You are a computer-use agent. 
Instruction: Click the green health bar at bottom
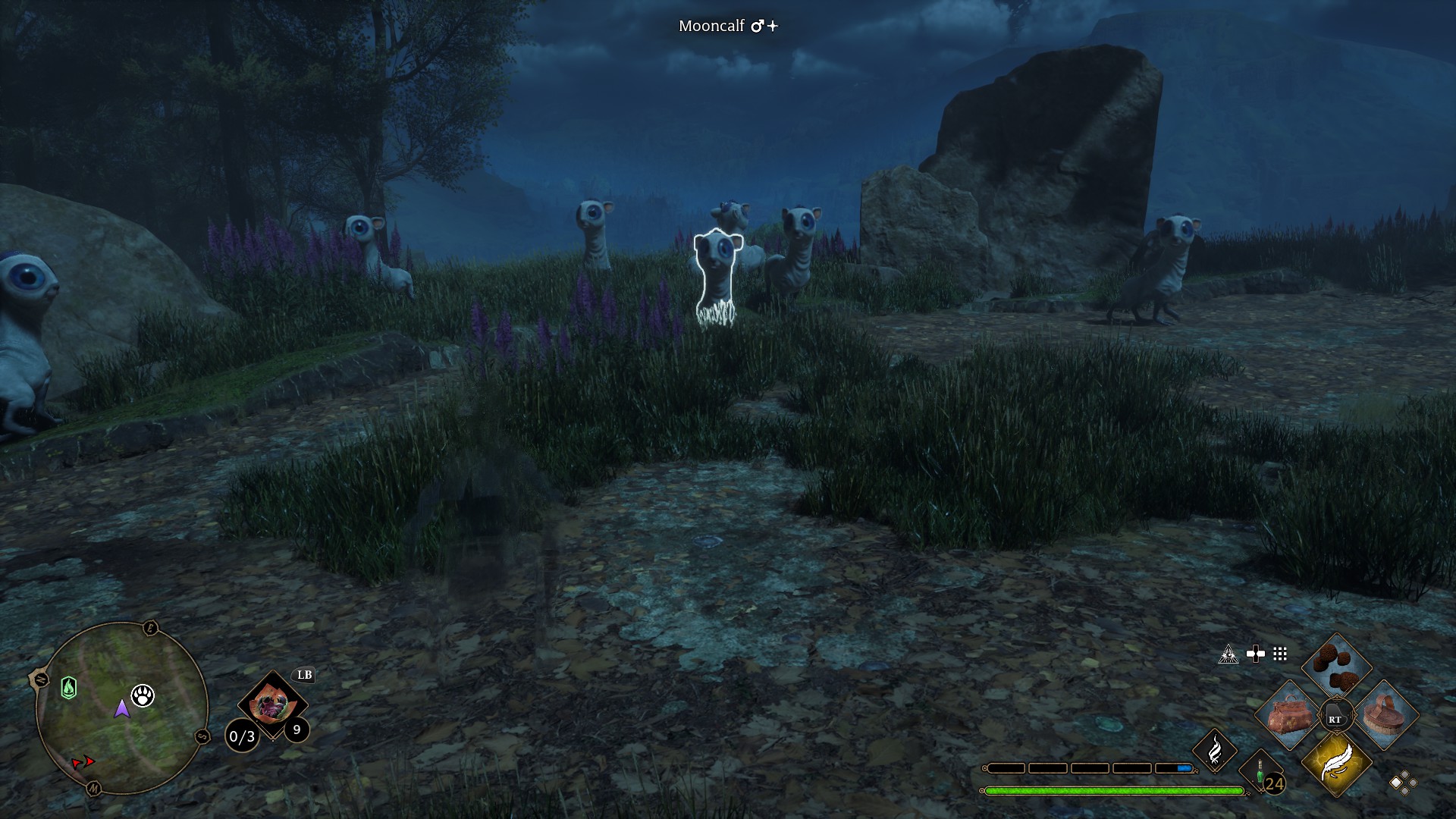click(1112, 790)
